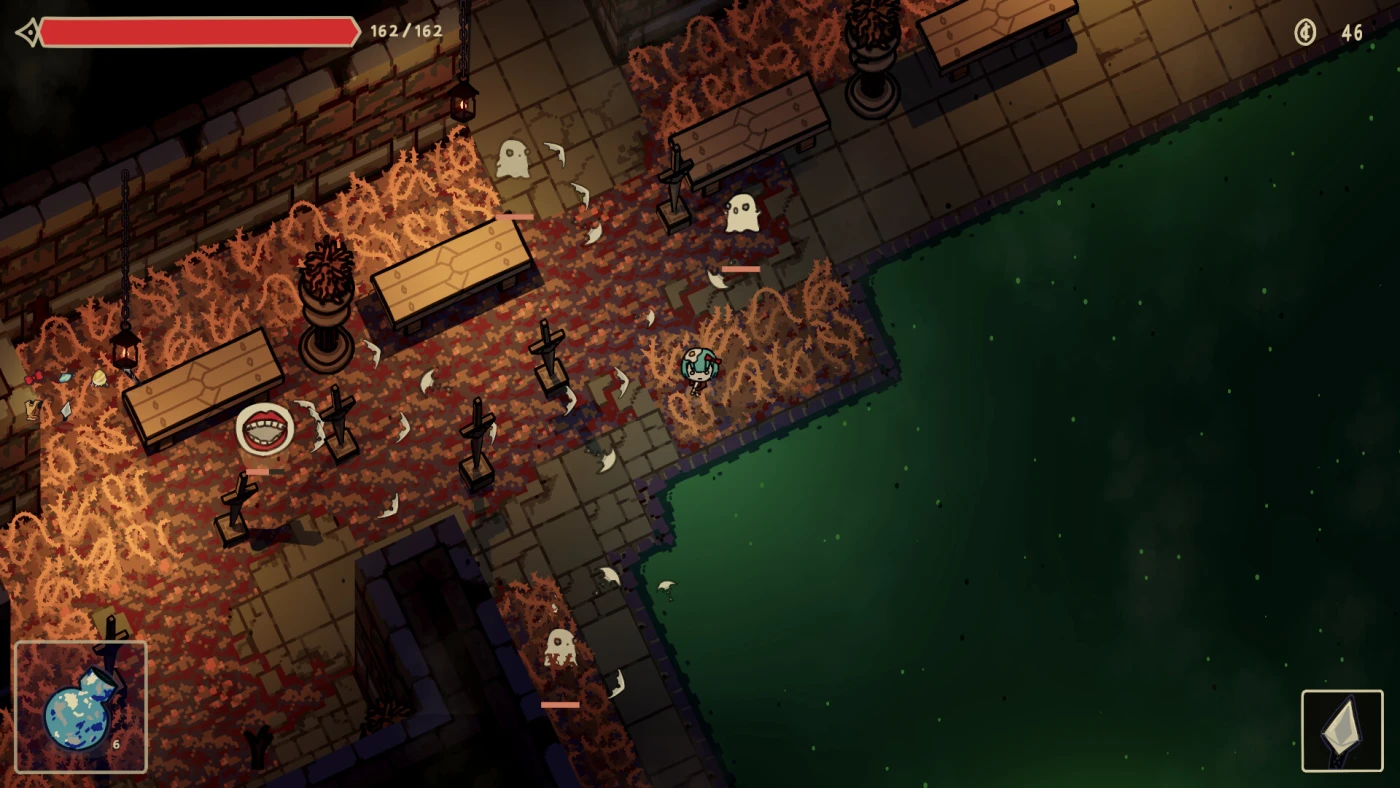The width and height of the screenshot is (1400, 788).
Task: Select the blue potion flask slot
Action: click(x=80, y=707)
